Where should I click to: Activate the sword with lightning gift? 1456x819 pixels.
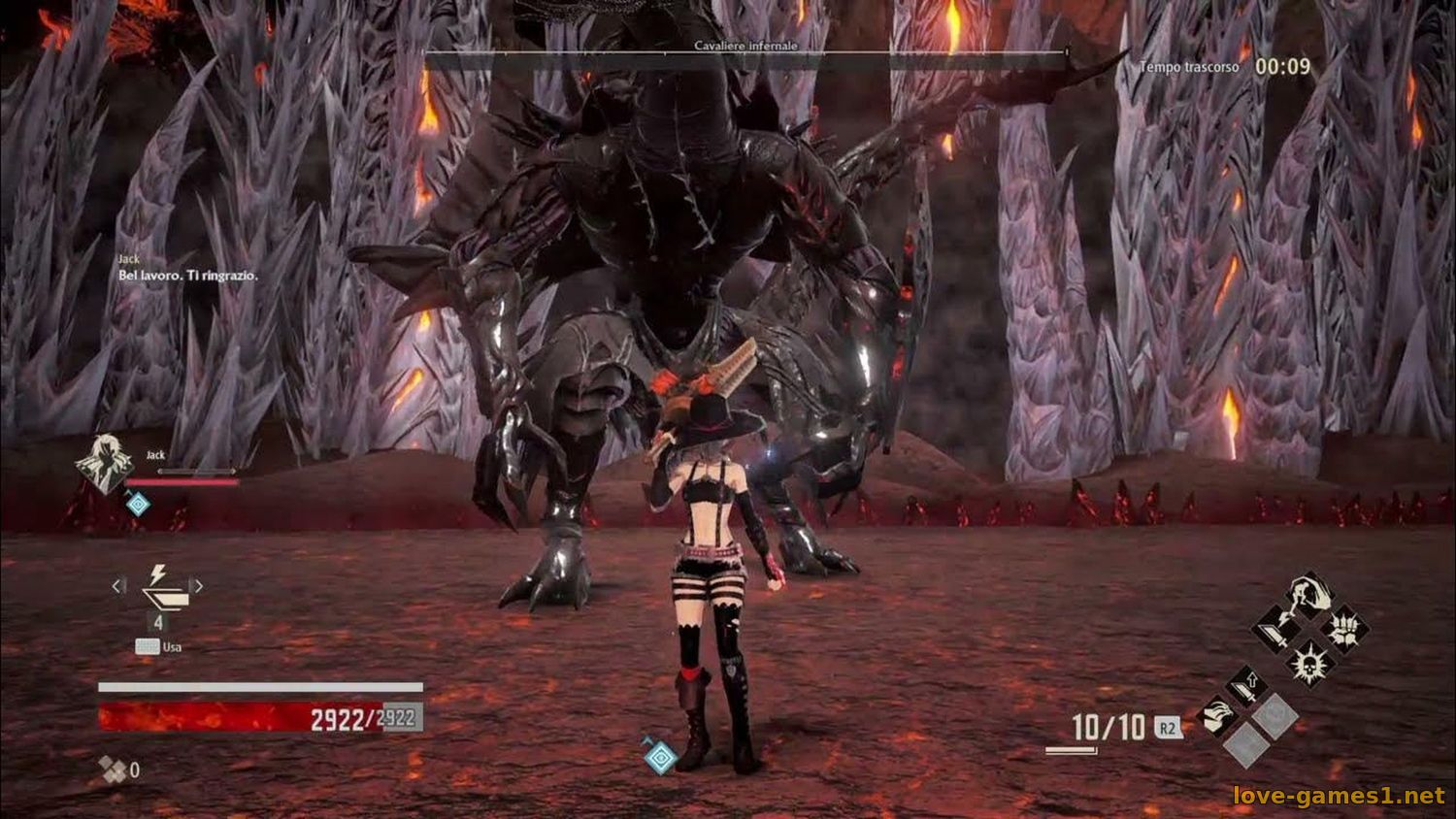1277,630
